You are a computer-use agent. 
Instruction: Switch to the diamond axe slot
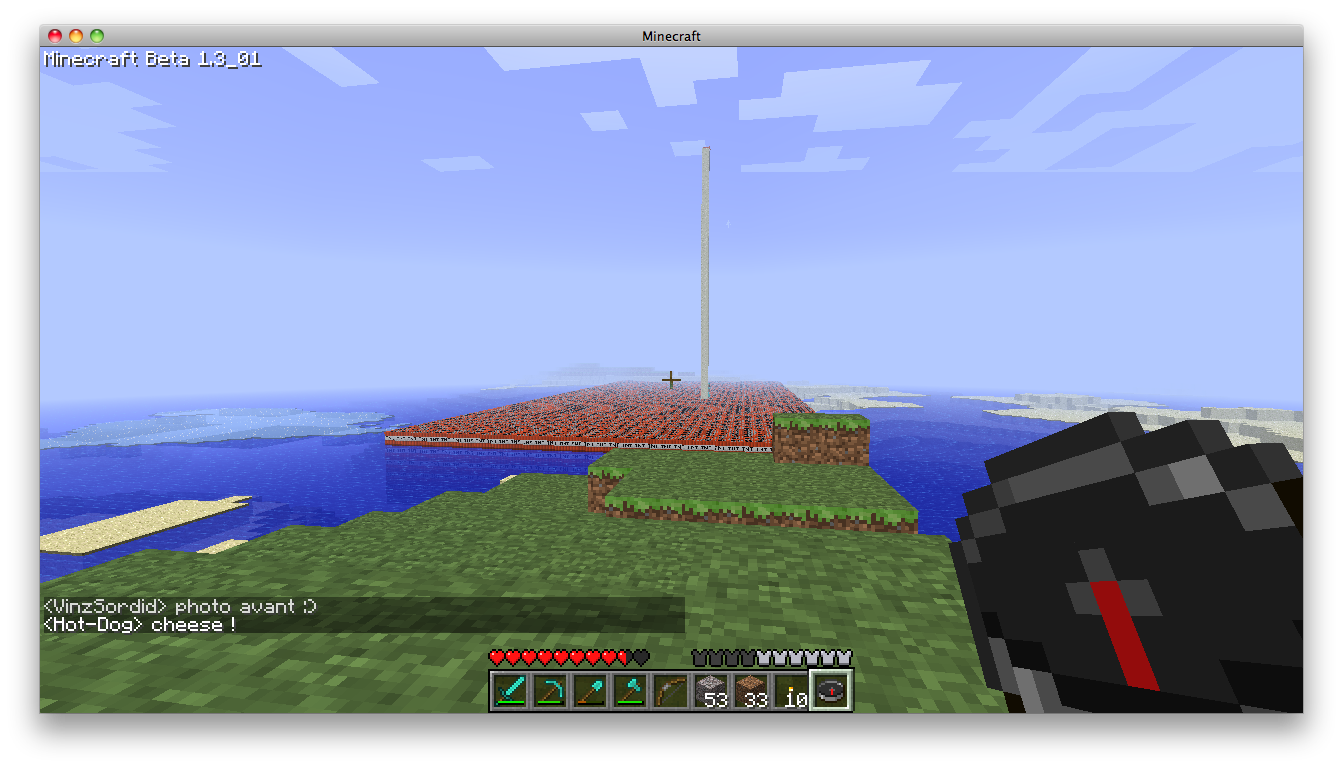pyautogui.click(x=630, y=691)
